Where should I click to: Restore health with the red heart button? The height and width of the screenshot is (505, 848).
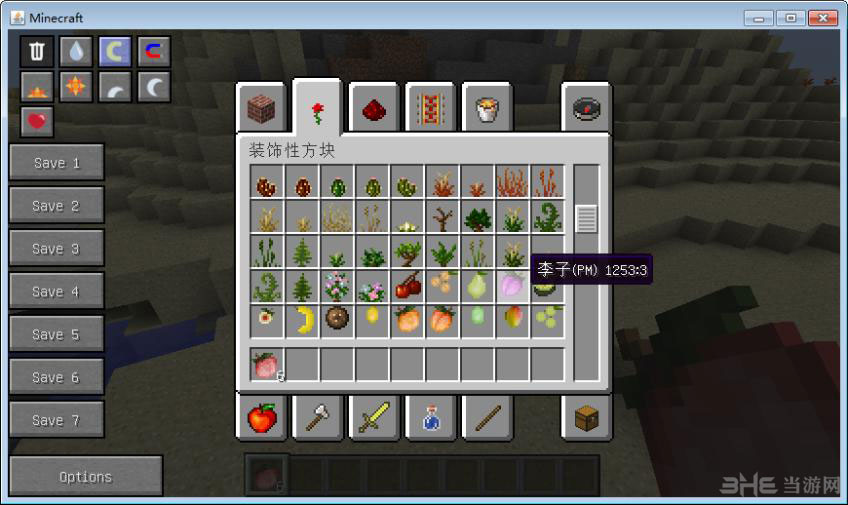coord(37,122)
